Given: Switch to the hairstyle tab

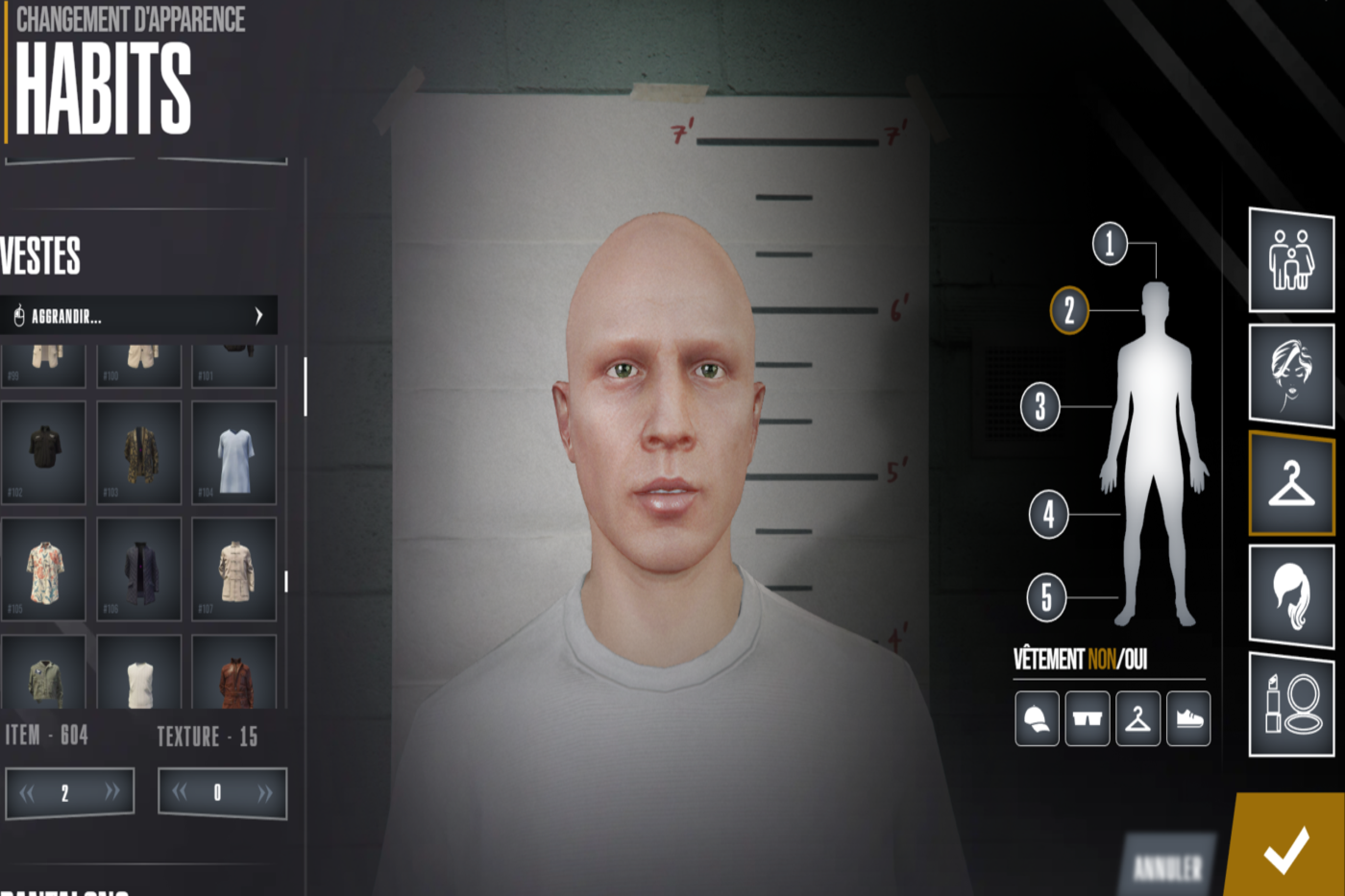Looking at the screenshot, I should click(x=1291, y=594).
